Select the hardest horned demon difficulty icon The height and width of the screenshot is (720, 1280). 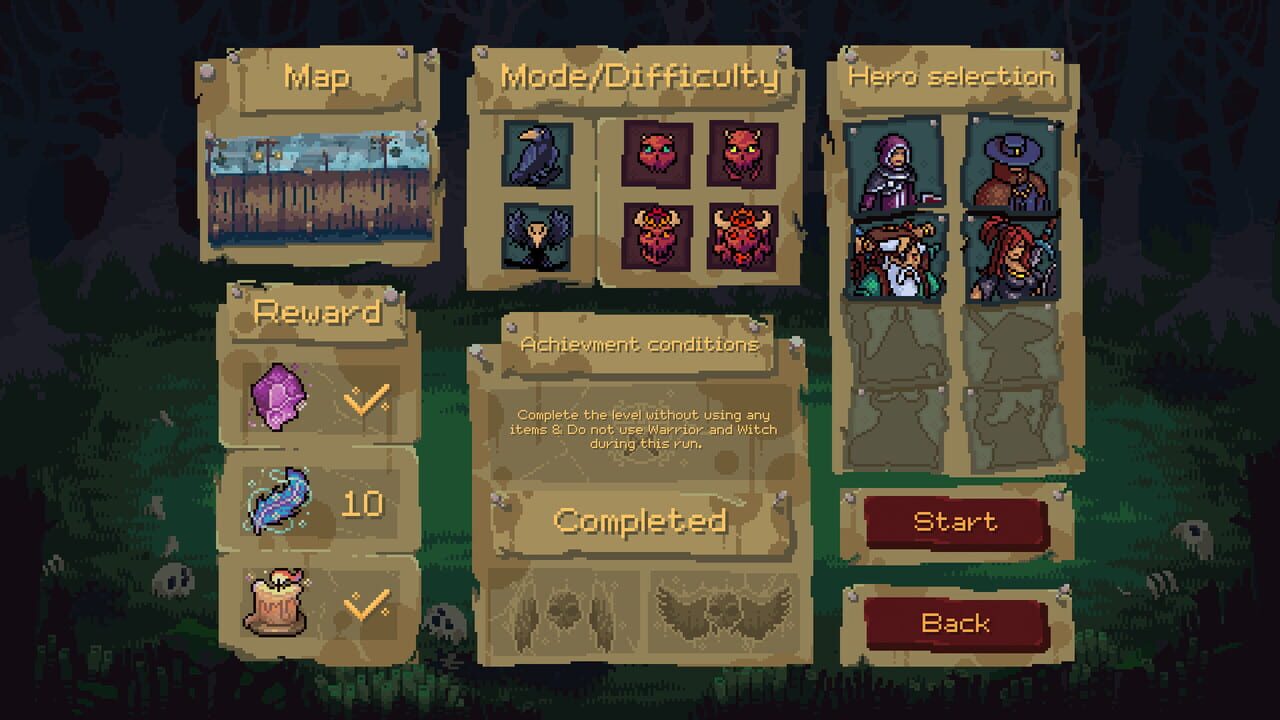point(745,237)
